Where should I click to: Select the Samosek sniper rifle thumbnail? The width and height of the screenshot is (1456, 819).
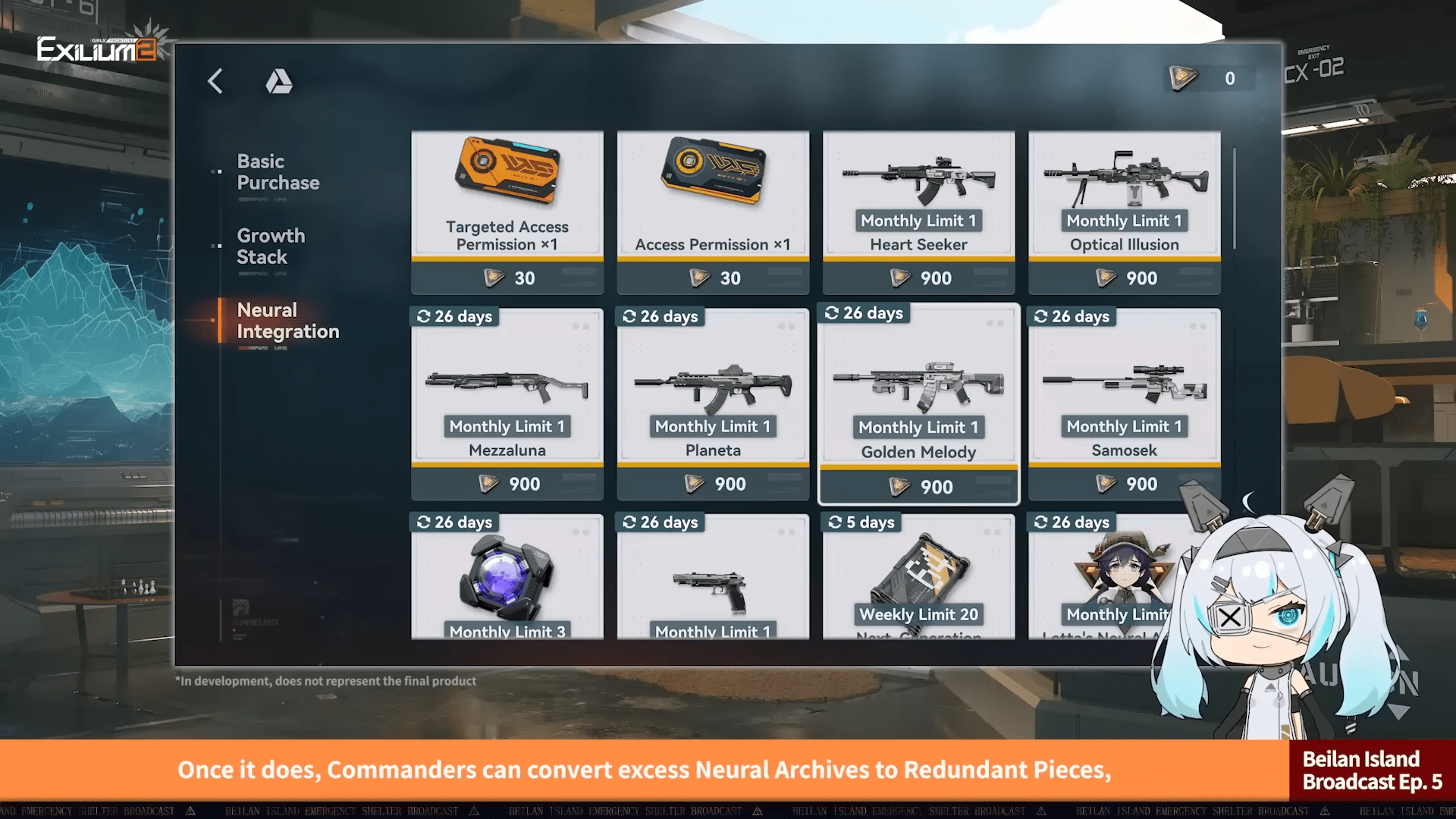(x=1124, y=387)
